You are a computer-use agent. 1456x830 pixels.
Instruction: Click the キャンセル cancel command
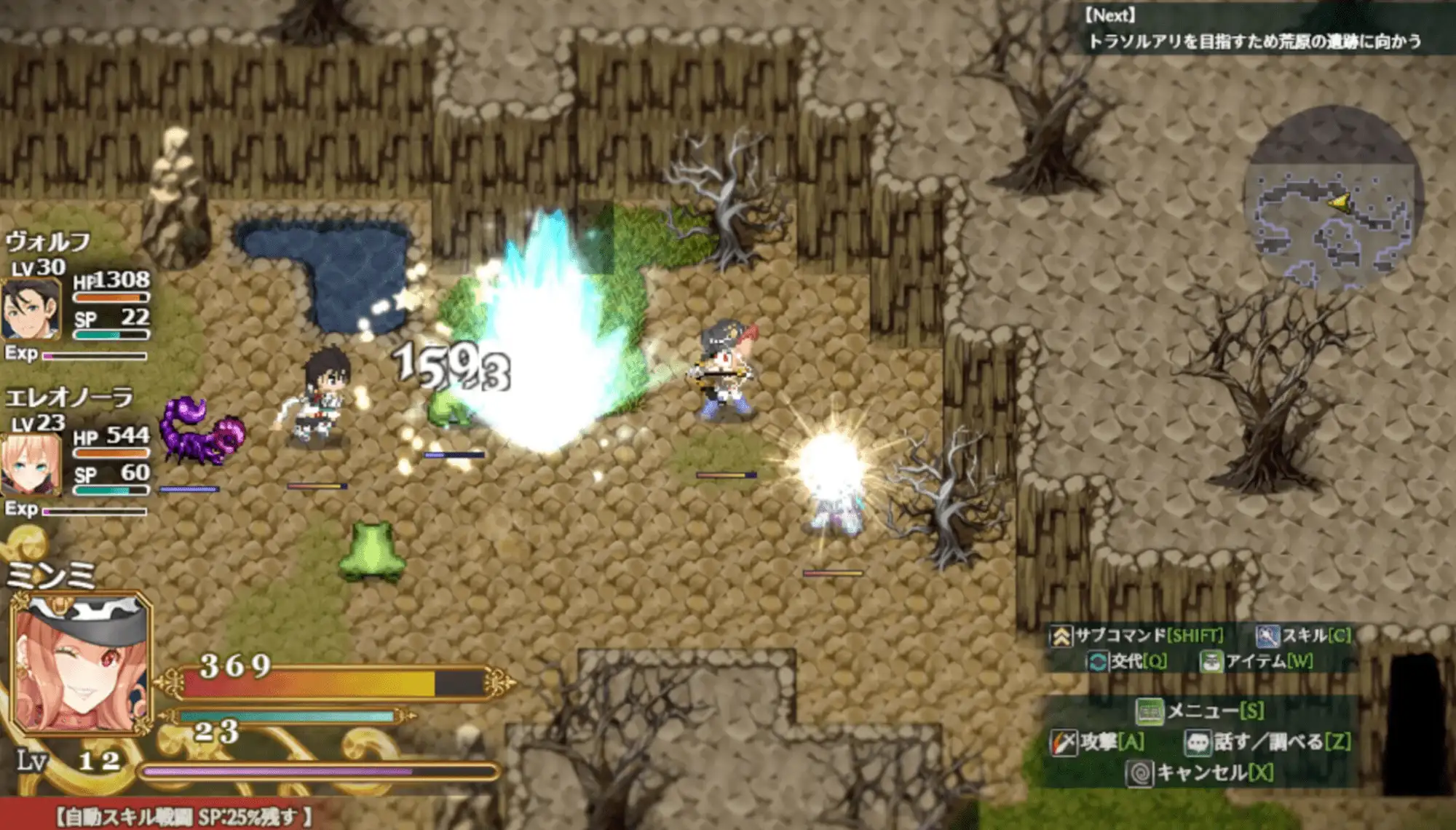1200,772
